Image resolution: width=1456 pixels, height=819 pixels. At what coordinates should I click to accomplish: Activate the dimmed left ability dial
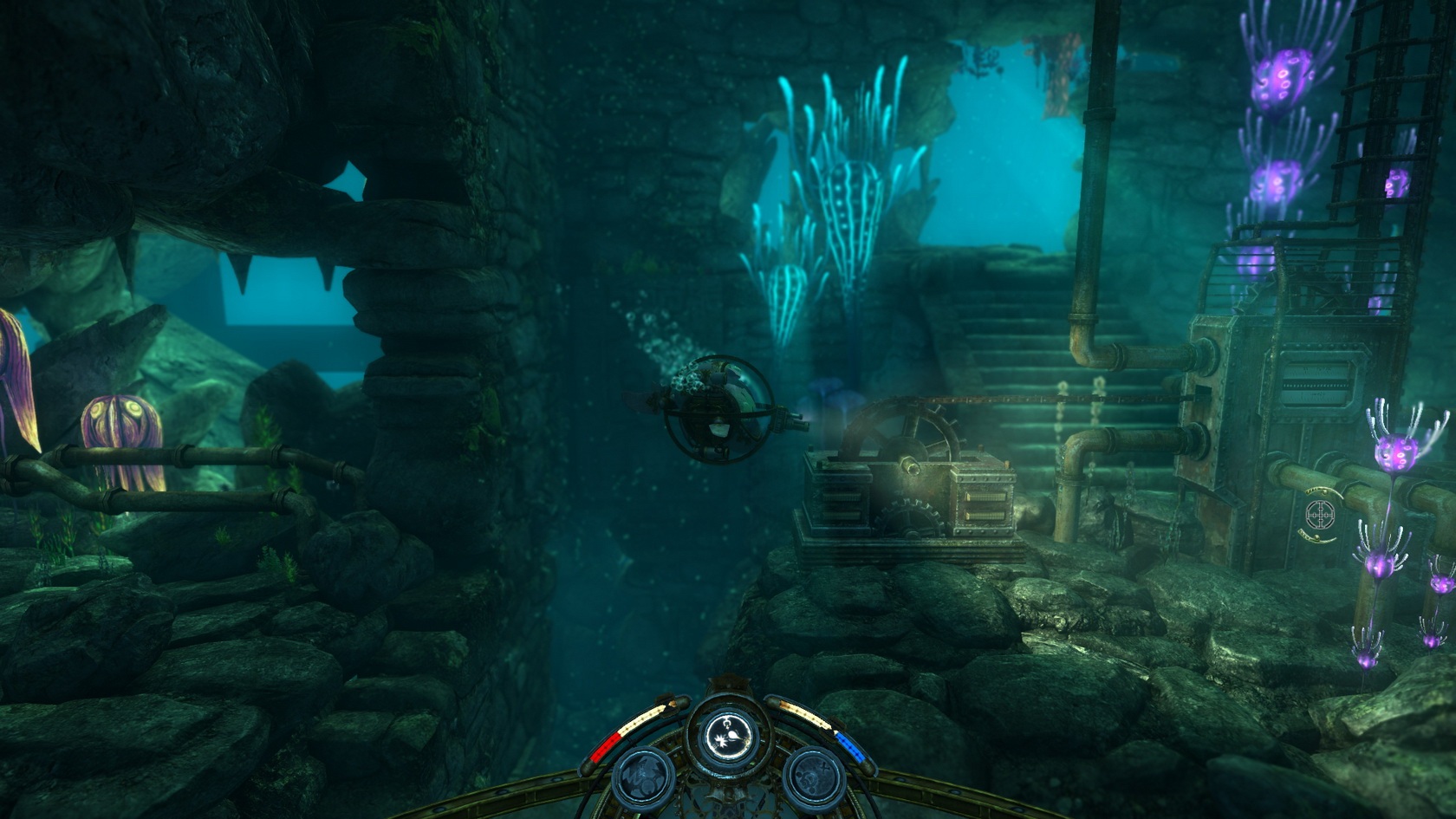pyautogui.click(x=644, y=775)
